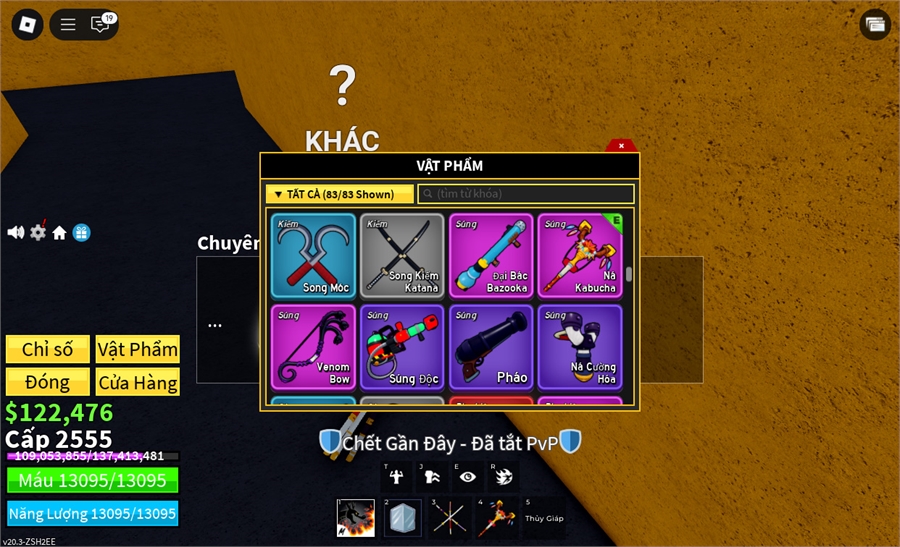Click the yellow Vật Phẩm button
The height and width of the screenshot is (547, 900).
[x=138, y=349]
